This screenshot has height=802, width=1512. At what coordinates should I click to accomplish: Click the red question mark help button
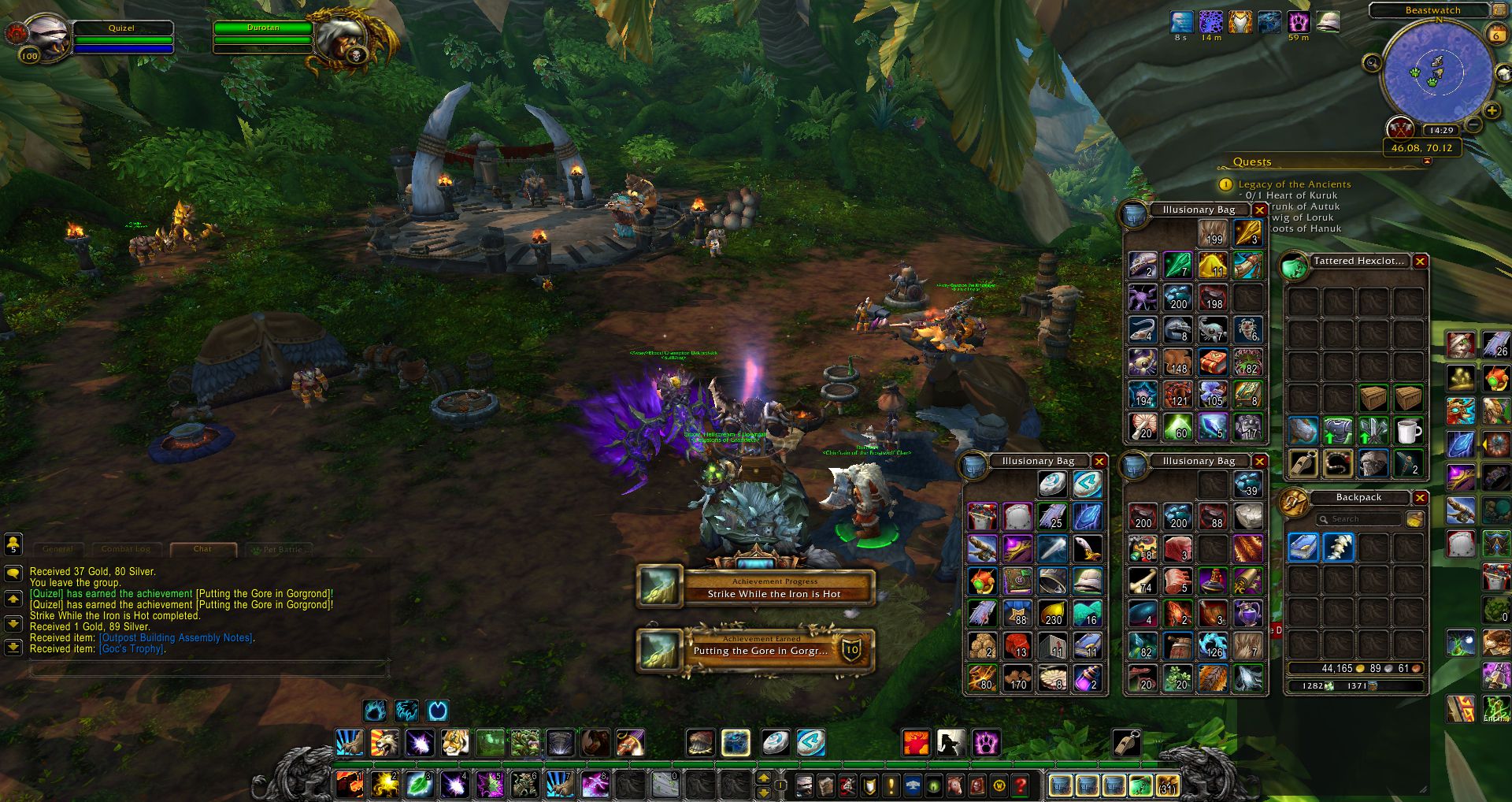point(1021,785)
